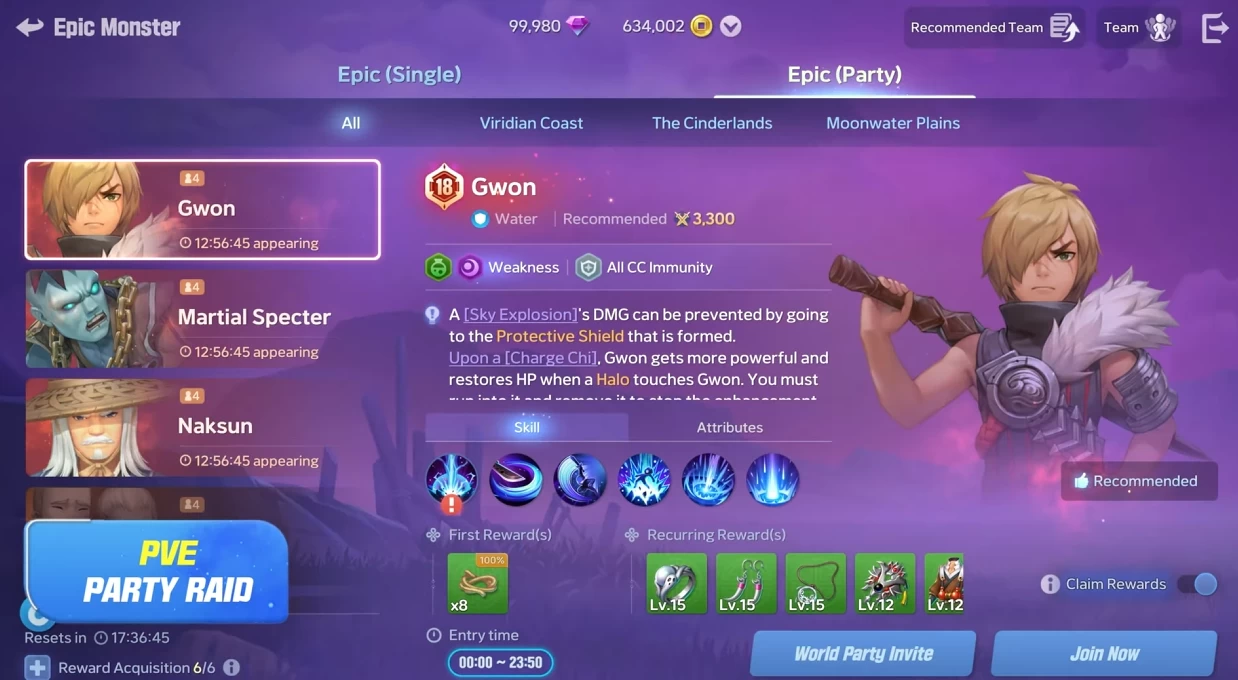Open the Attributes tab
The height and width of the screenshot is (680, 1238).
[x=729, y=427]
